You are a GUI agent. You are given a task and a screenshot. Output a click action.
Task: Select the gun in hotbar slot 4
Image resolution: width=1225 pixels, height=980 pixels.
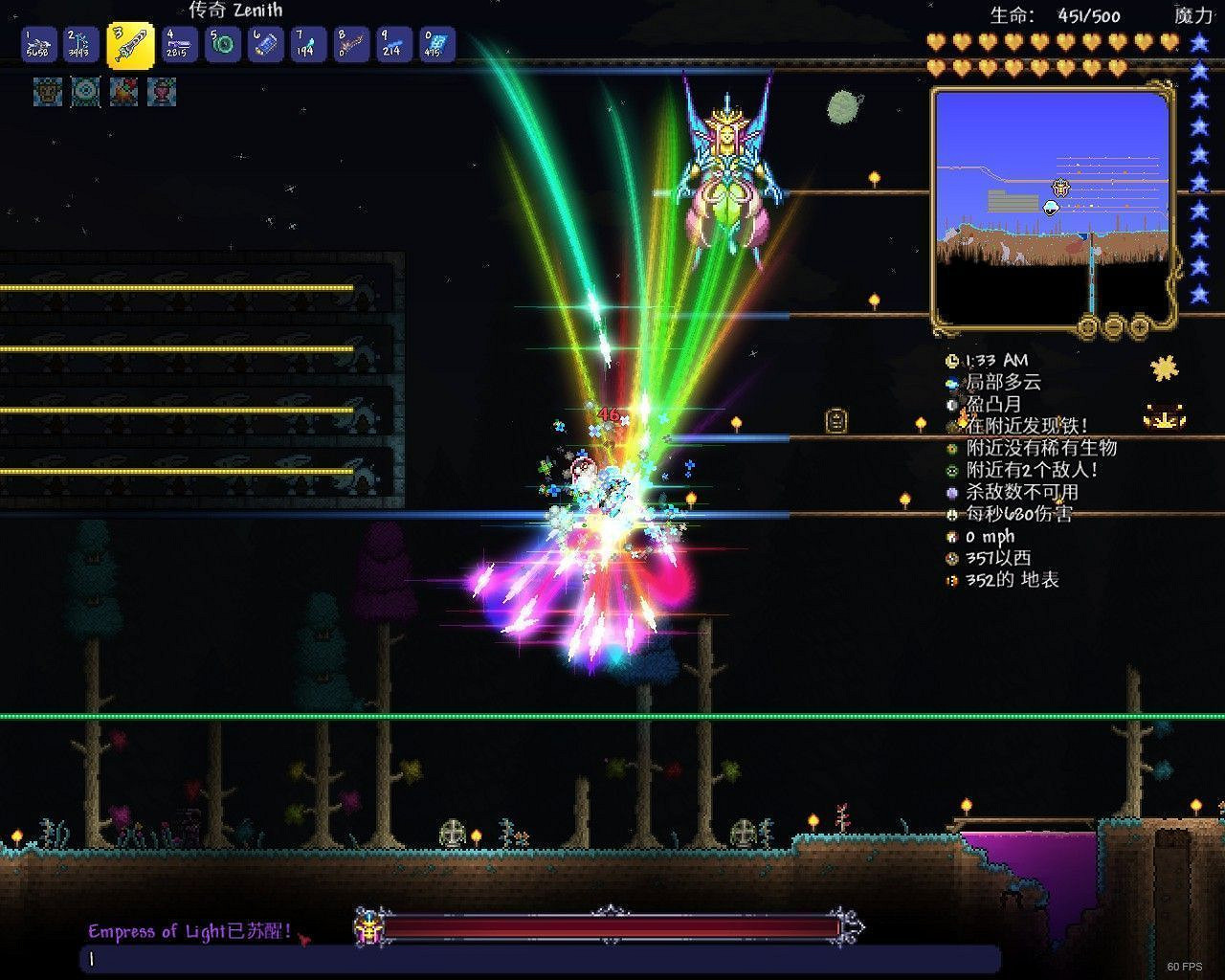[177, 42]
